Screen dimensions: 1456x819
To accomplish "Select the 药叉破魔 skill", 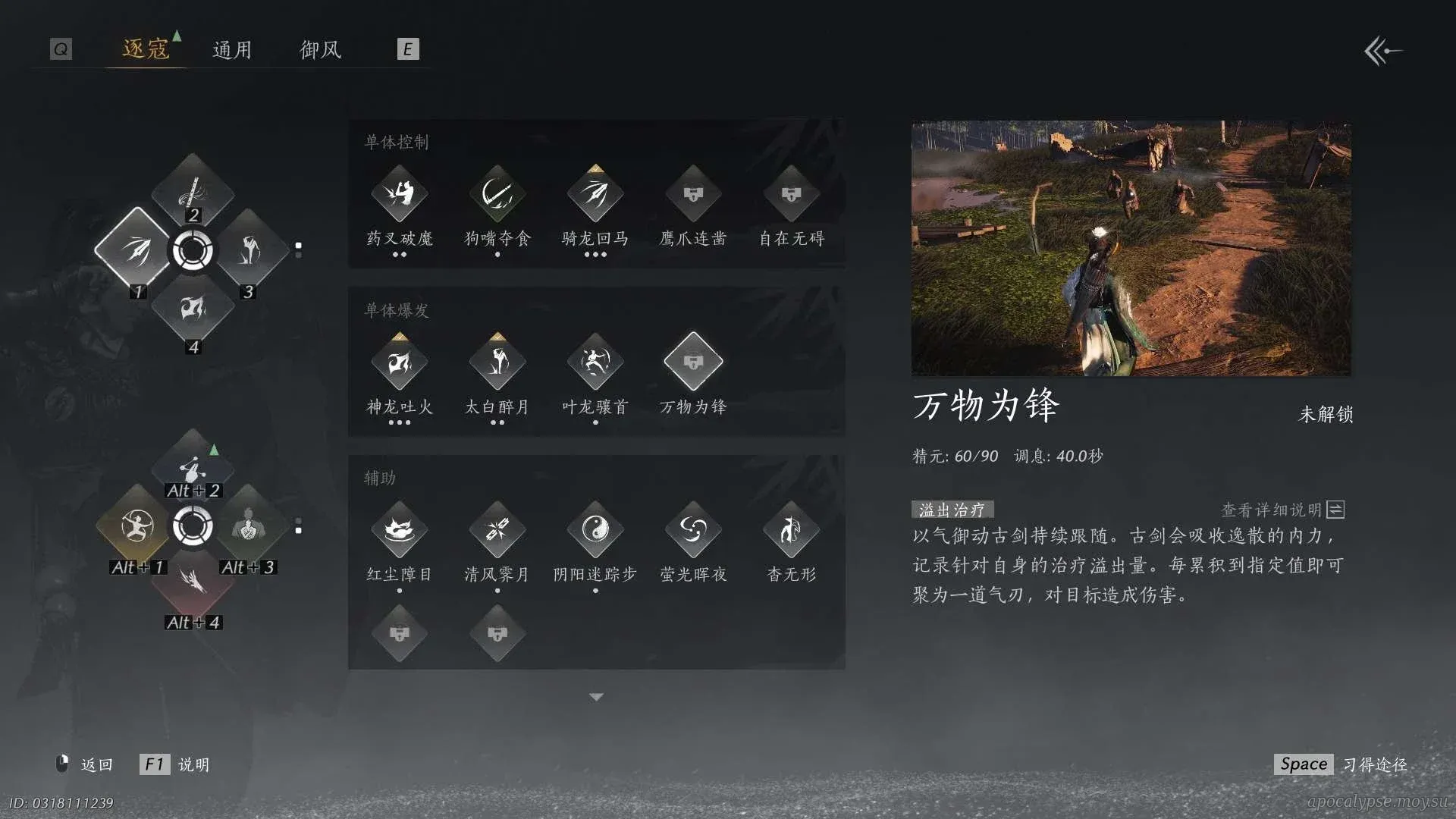I will (400, 194).
